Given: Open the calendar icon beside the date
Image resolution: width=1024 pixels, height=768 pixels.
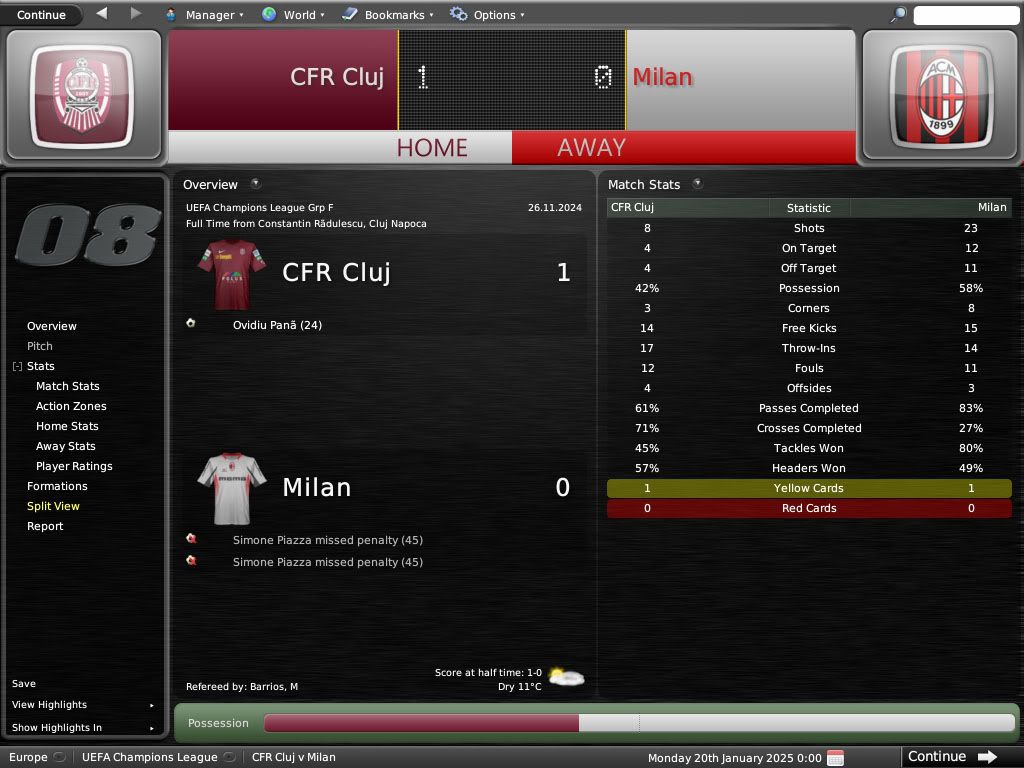Looking at the screenshot, I should [836, 757].
